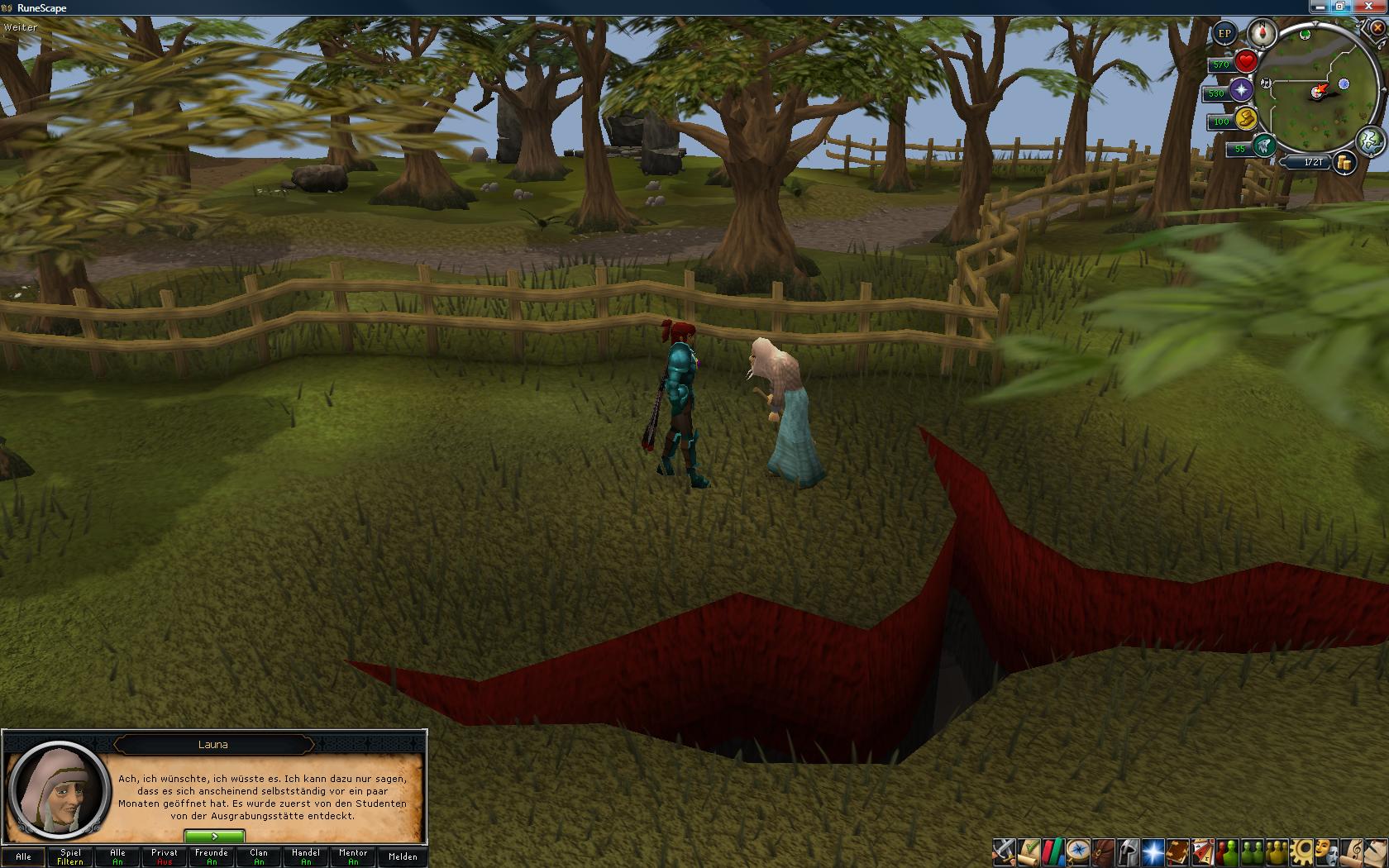Continue Launa's dialogue with the green arrow

click(x=214, y=837)
